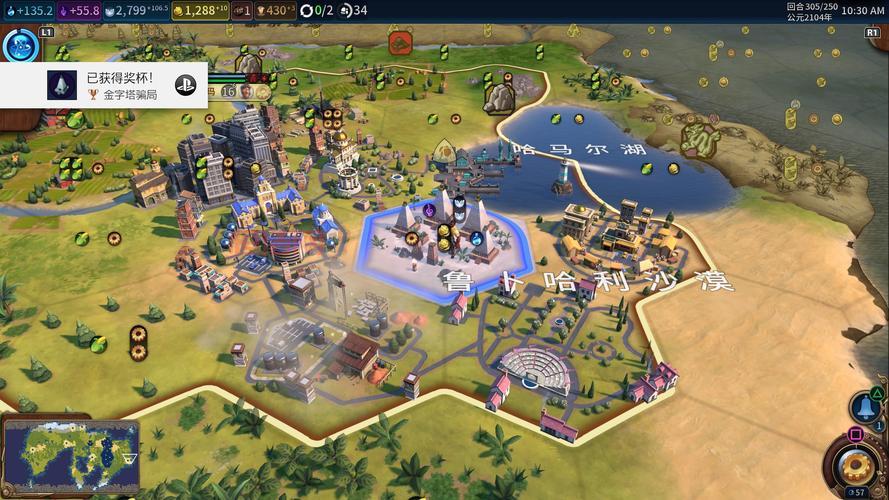Activate the gear-shaped next turn button

click(854, 466)
